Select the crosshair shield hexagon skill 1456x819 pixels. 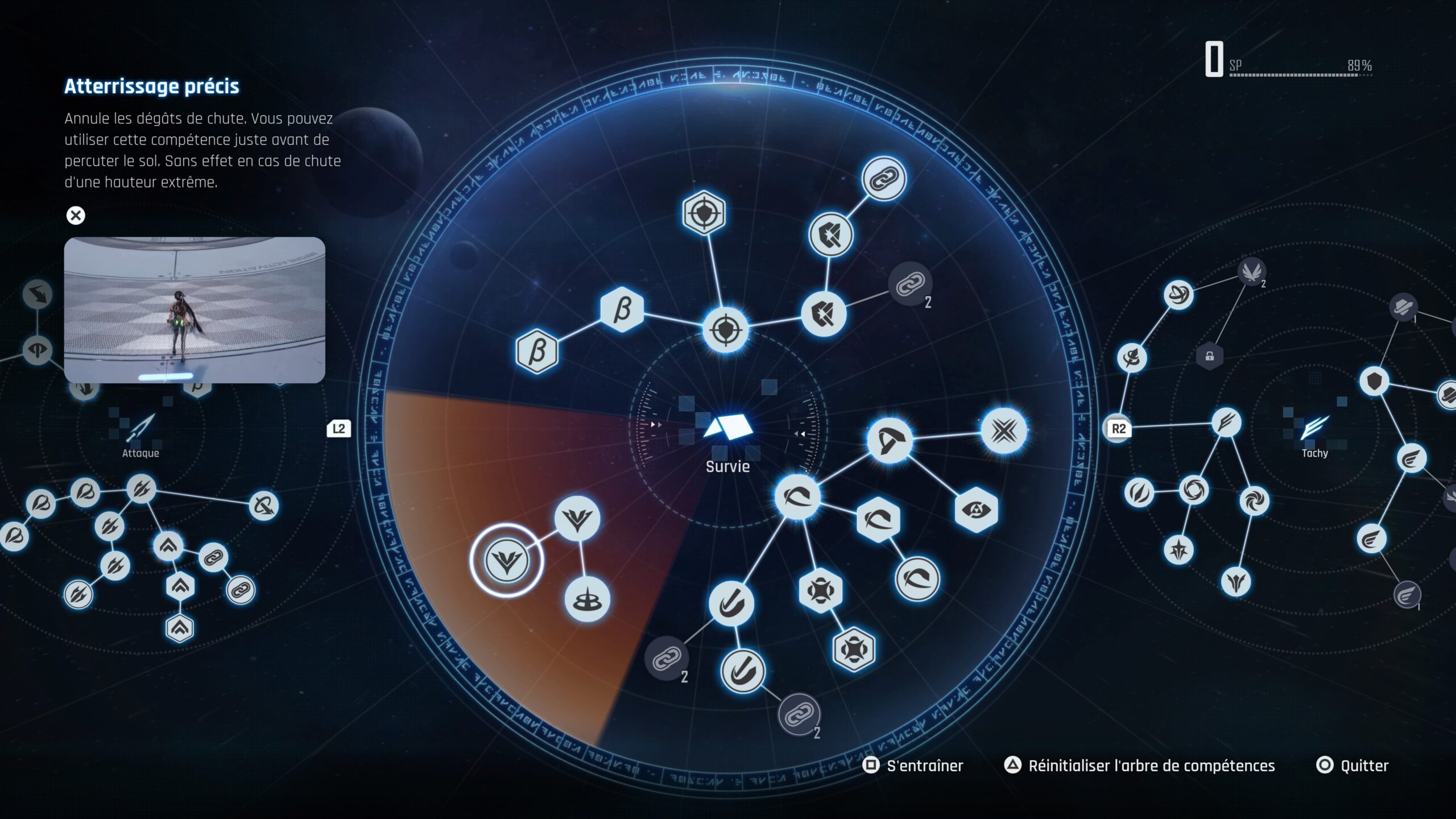pyautogui.click(x=704, y=213)
